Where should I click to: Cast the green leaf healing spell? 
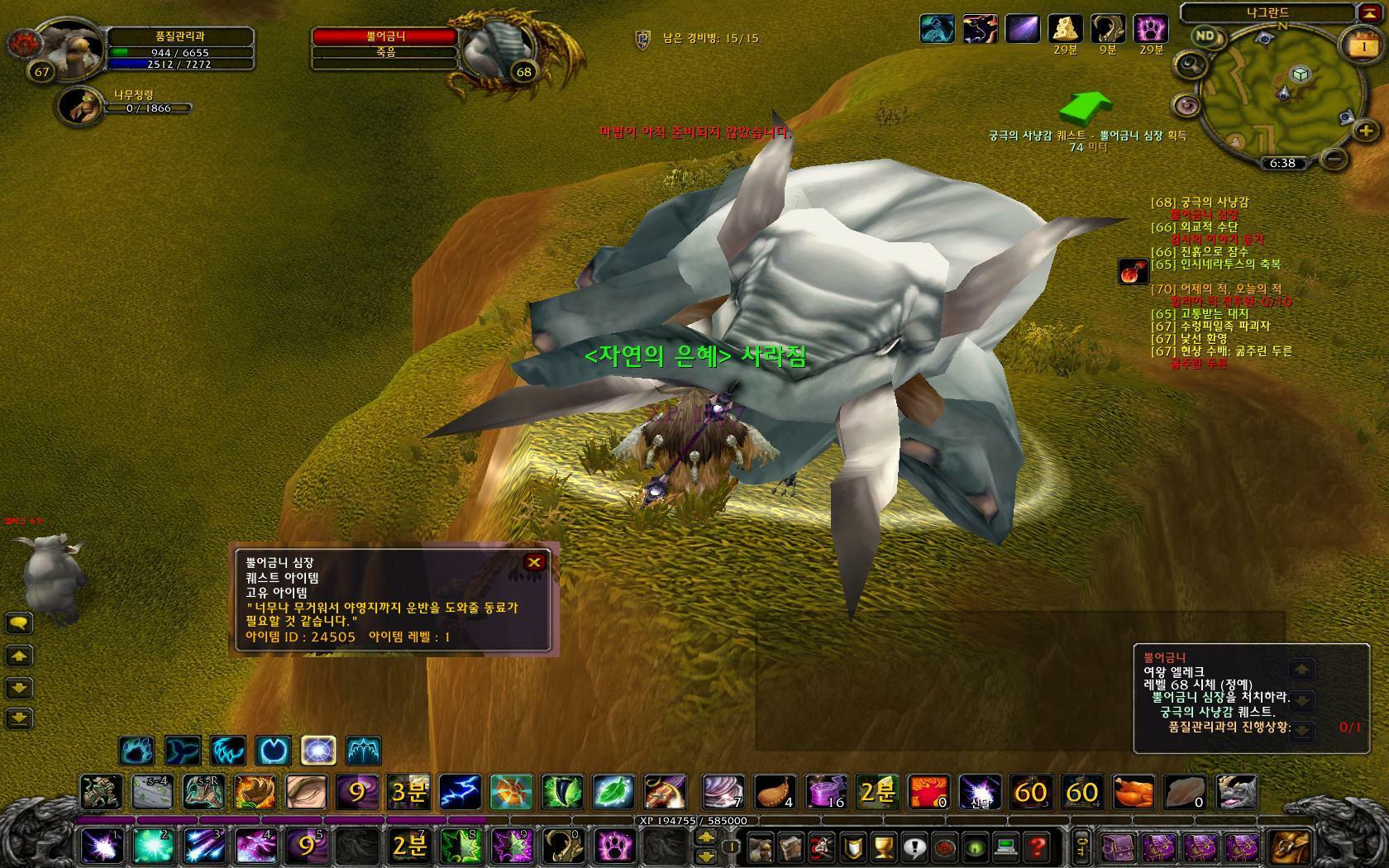pyautogui.click(x=613, y=792)
